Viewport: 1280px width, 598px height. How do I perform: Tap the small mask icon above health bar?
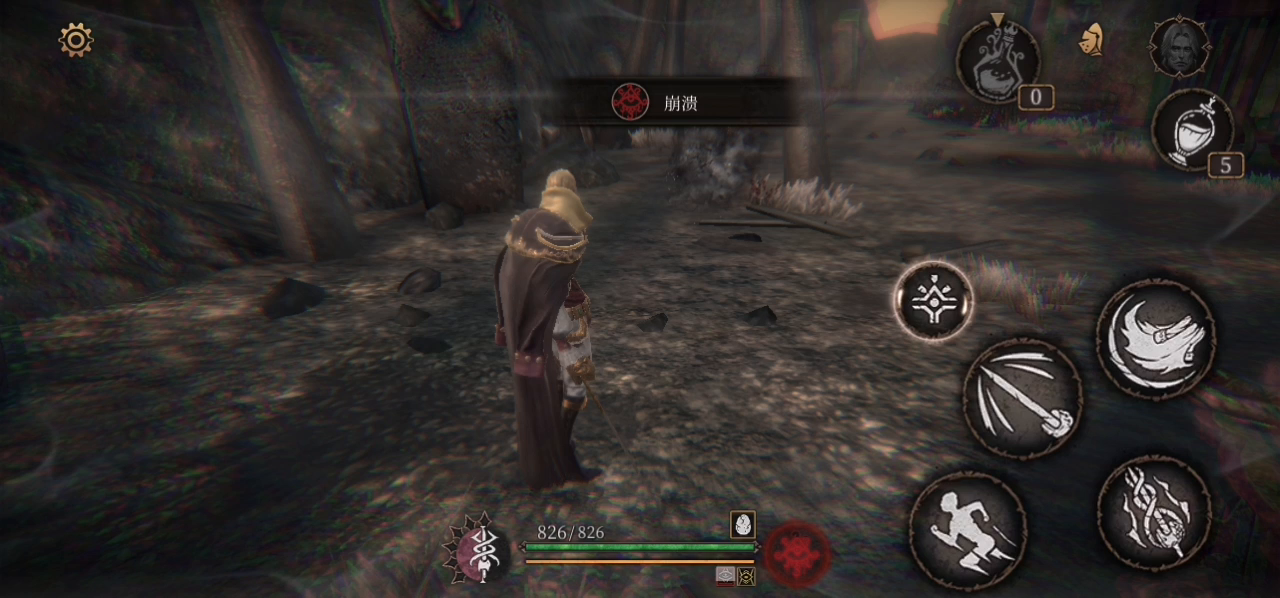743,524
